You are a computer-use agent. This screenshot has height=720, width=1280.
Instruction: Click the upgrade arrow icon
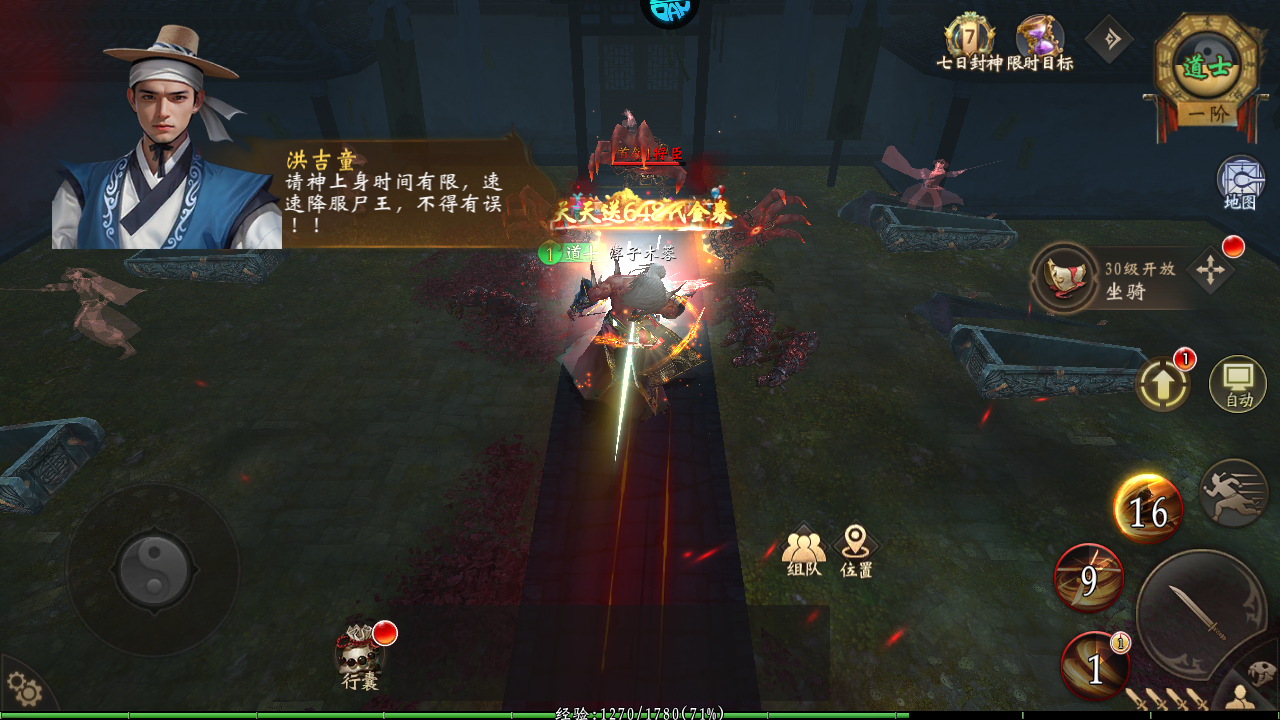click(x=1162, y=384)
